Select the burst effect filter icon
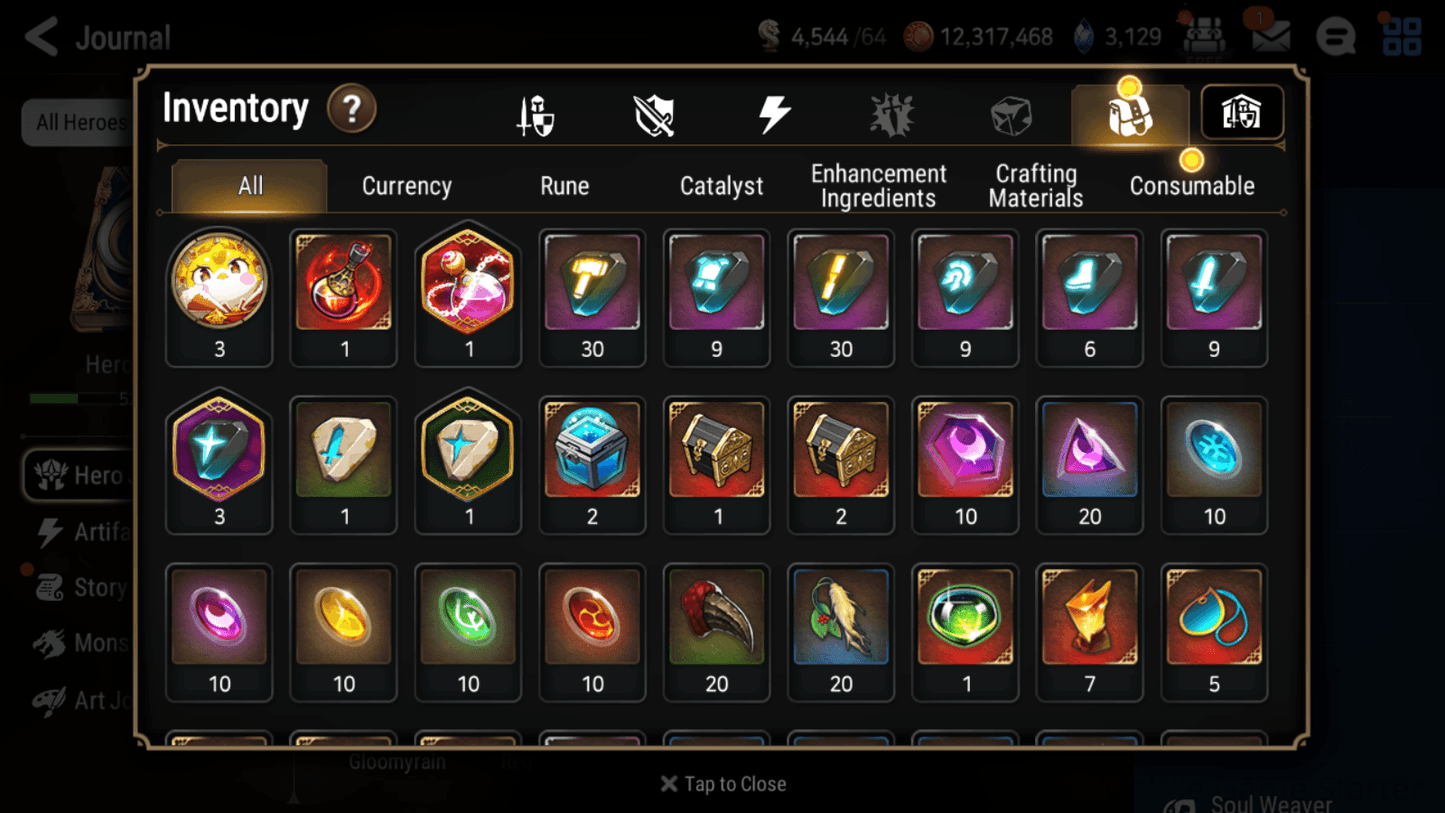This screenshot has width=1445, height=813. 892,113
